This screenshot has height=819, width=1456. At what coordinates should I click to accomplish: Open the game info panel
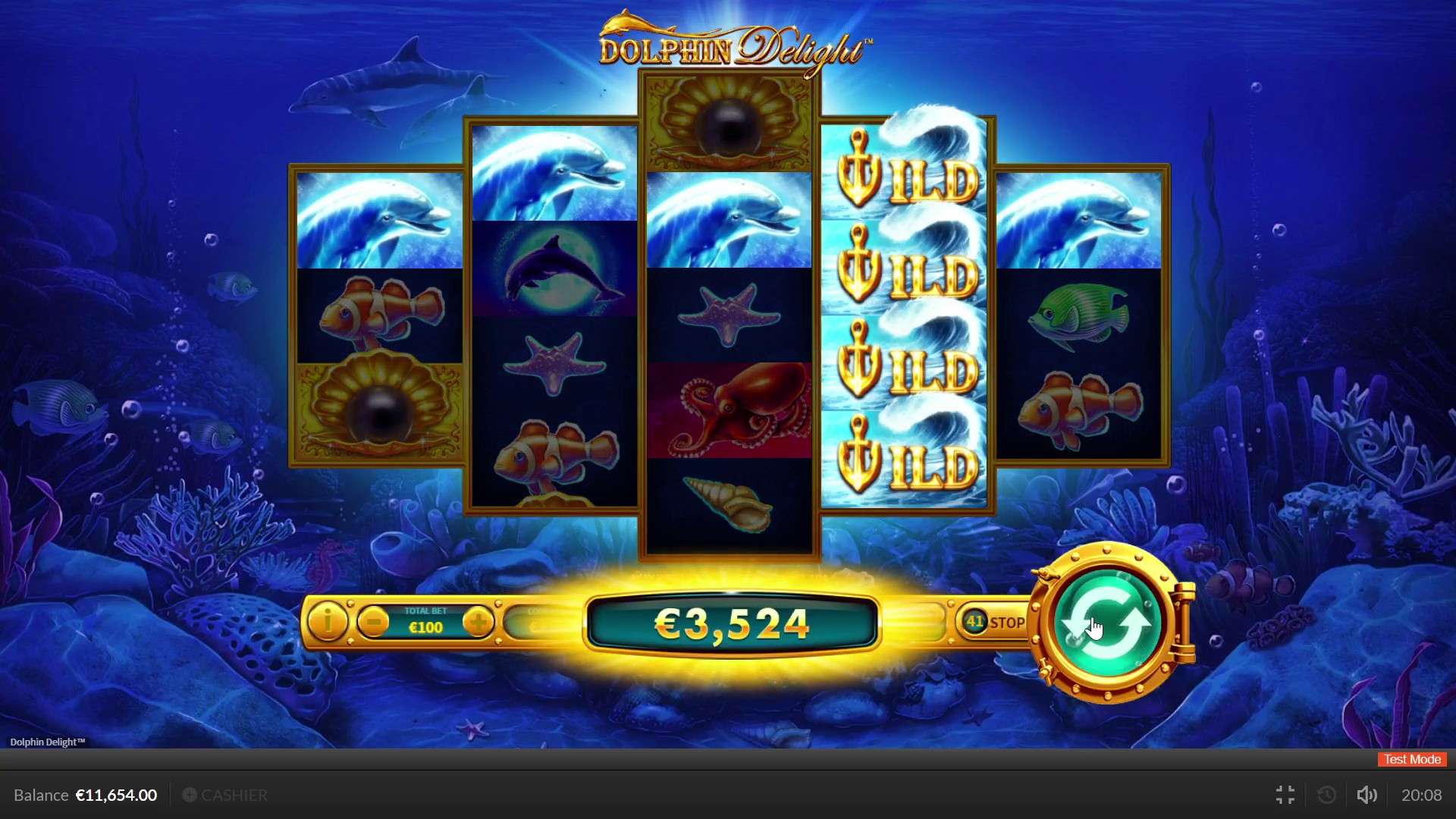click(x=328, y=623)
